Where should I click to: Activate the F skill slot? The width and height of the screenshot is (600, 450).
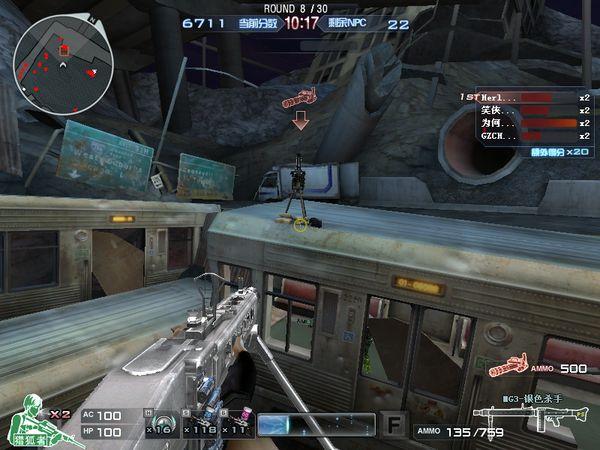[393, 425]
